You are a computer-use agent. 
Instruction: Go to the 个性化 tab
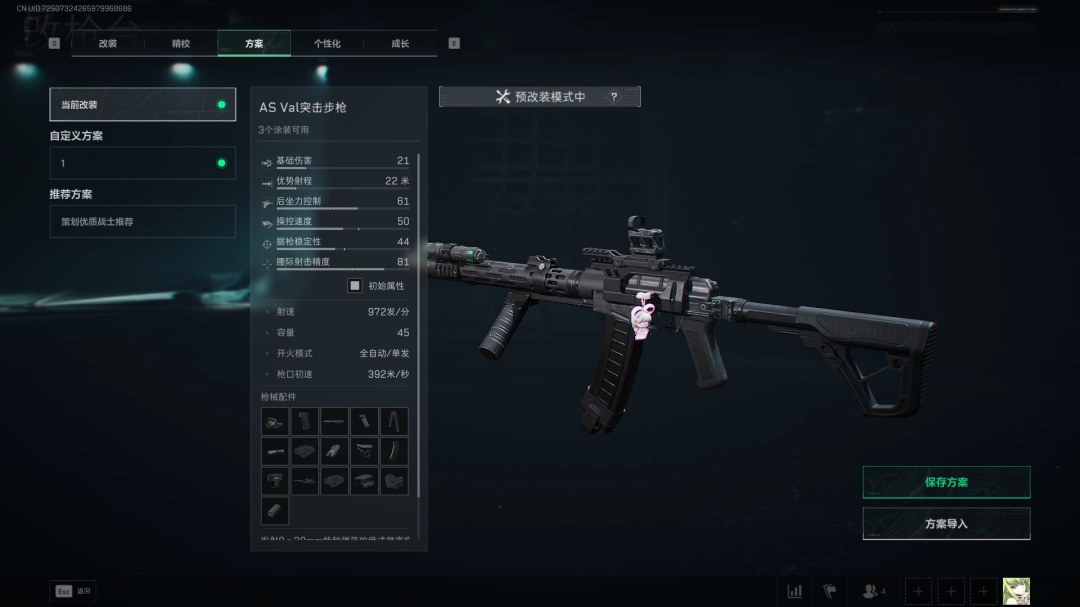click(x=327, y=44)
